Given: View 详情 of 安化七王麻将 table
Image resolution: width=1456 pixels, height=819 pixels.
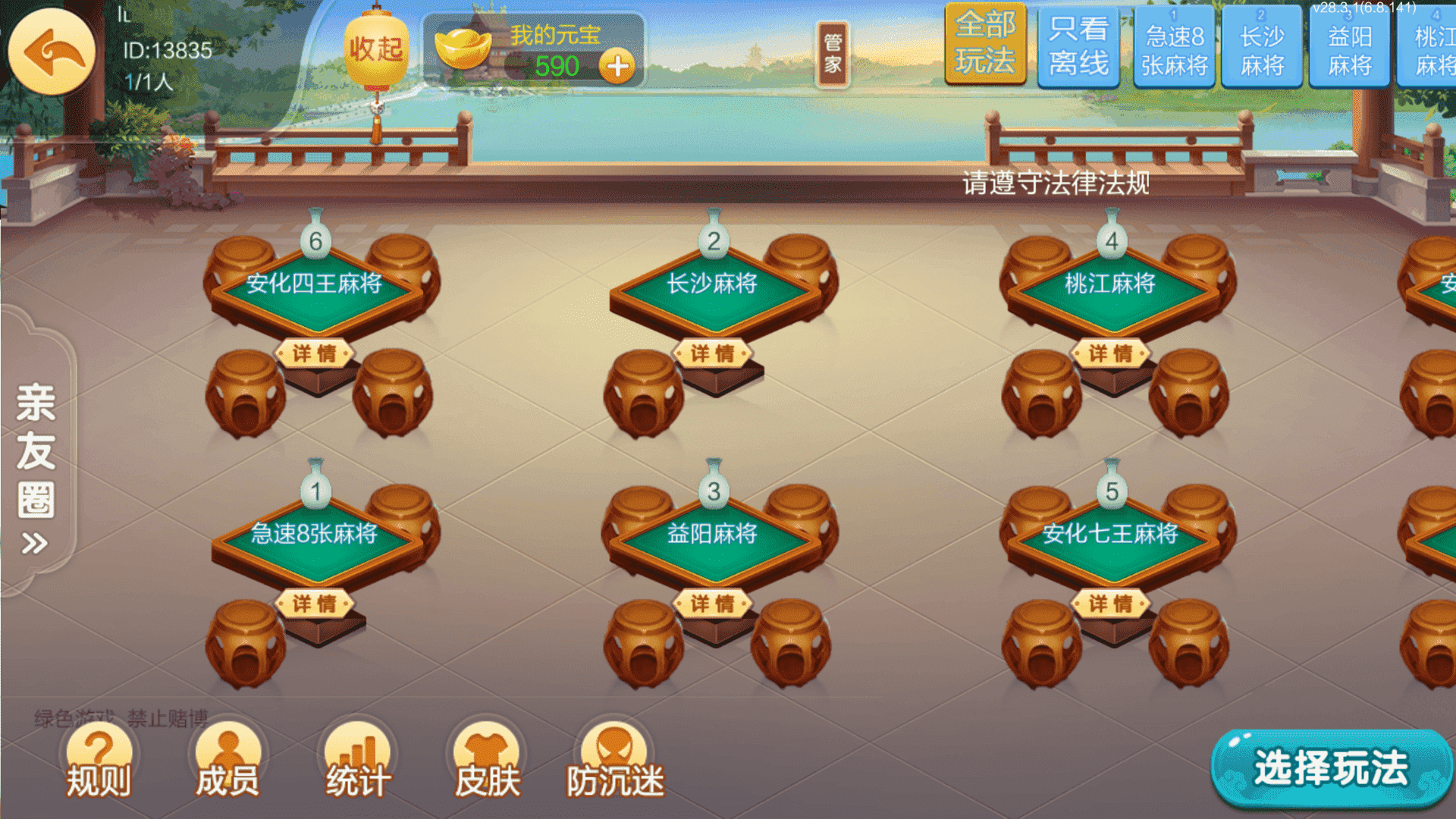Looking at the screenshot, I should tap(1111, 604).
